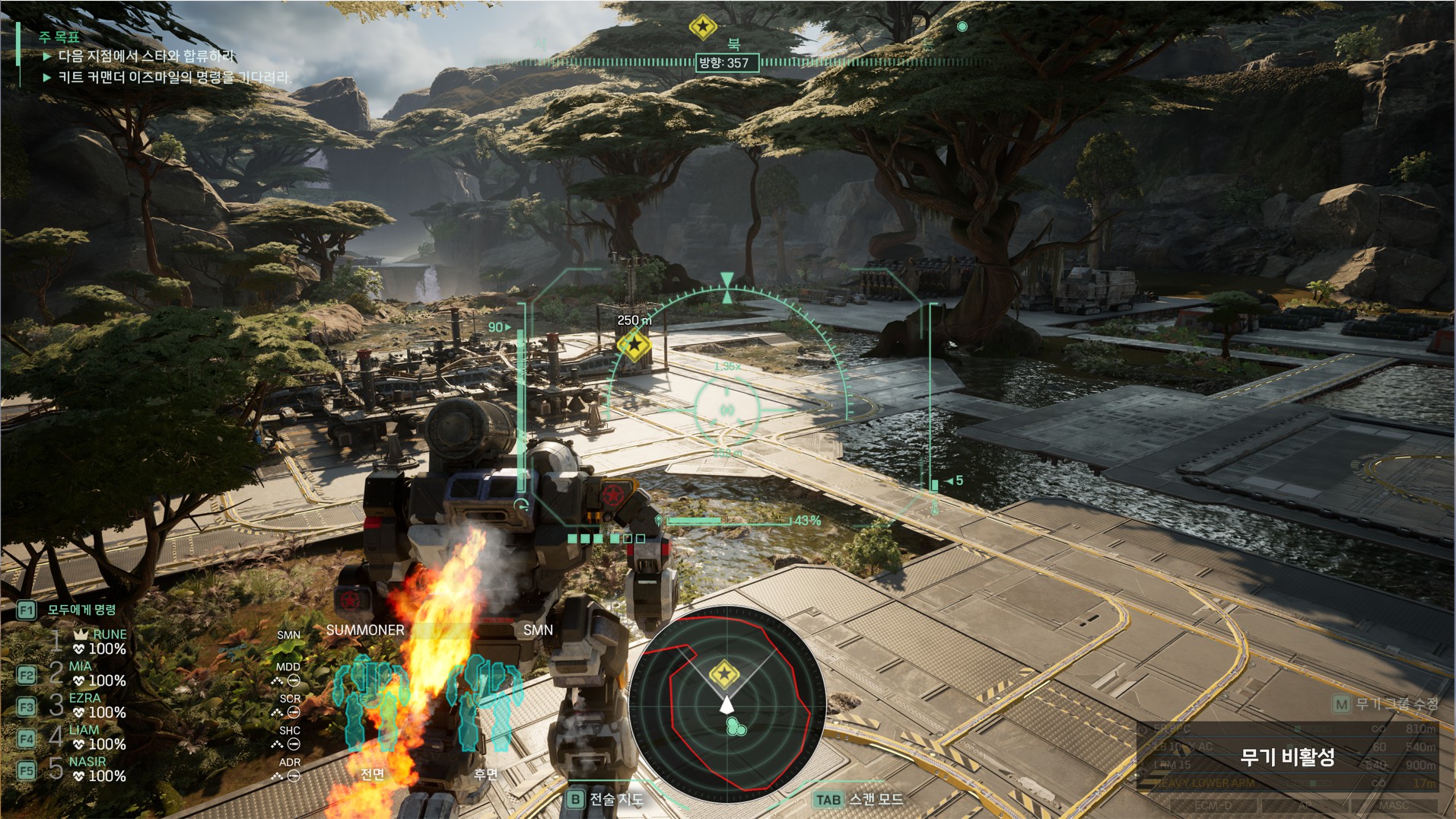Select the 전면 front armor mech diagram
The image size is (1456, 819).
(371, 704)
